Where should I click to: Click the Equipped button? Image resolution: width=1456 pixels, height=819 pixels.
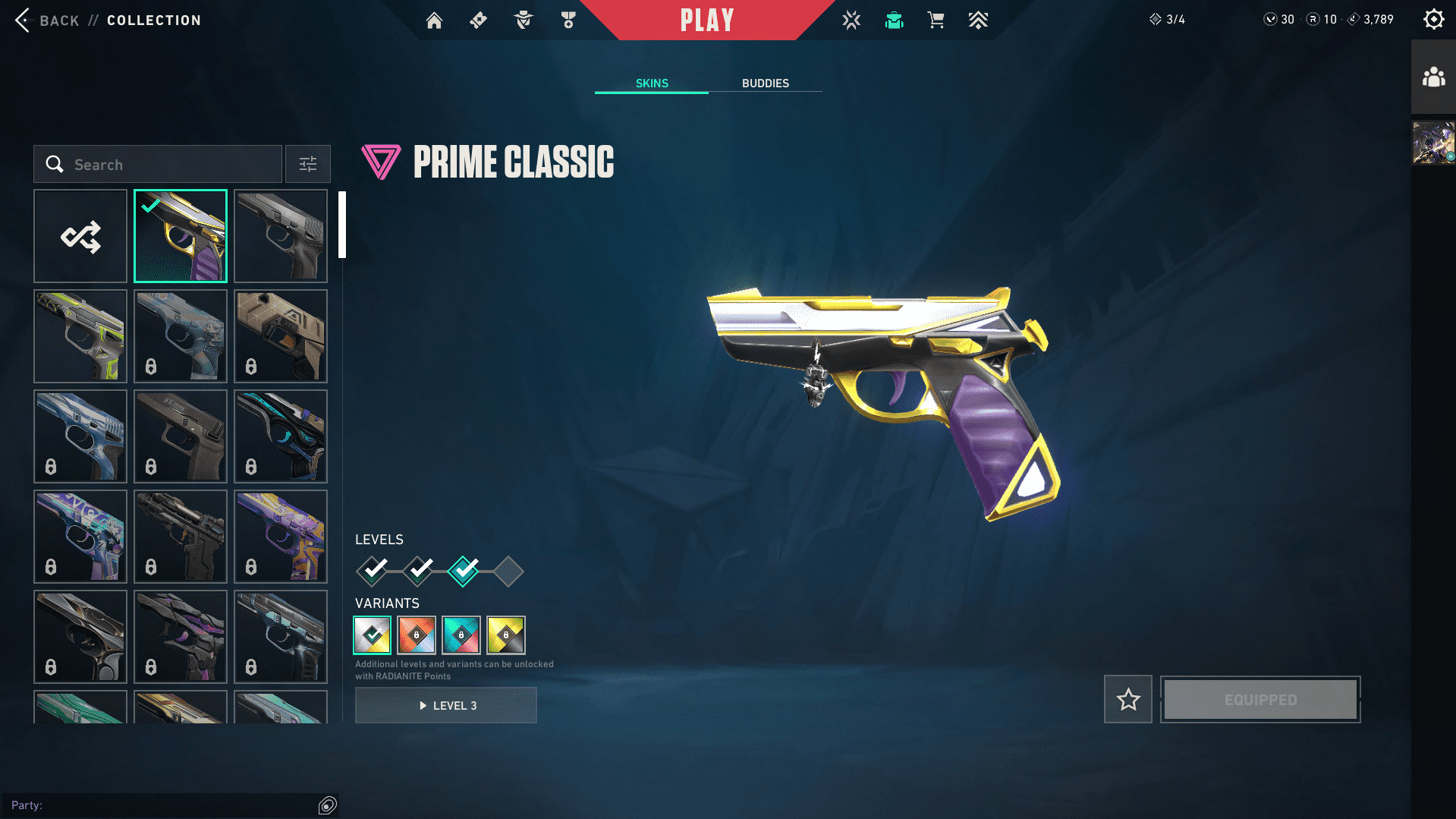point(1260,699)
